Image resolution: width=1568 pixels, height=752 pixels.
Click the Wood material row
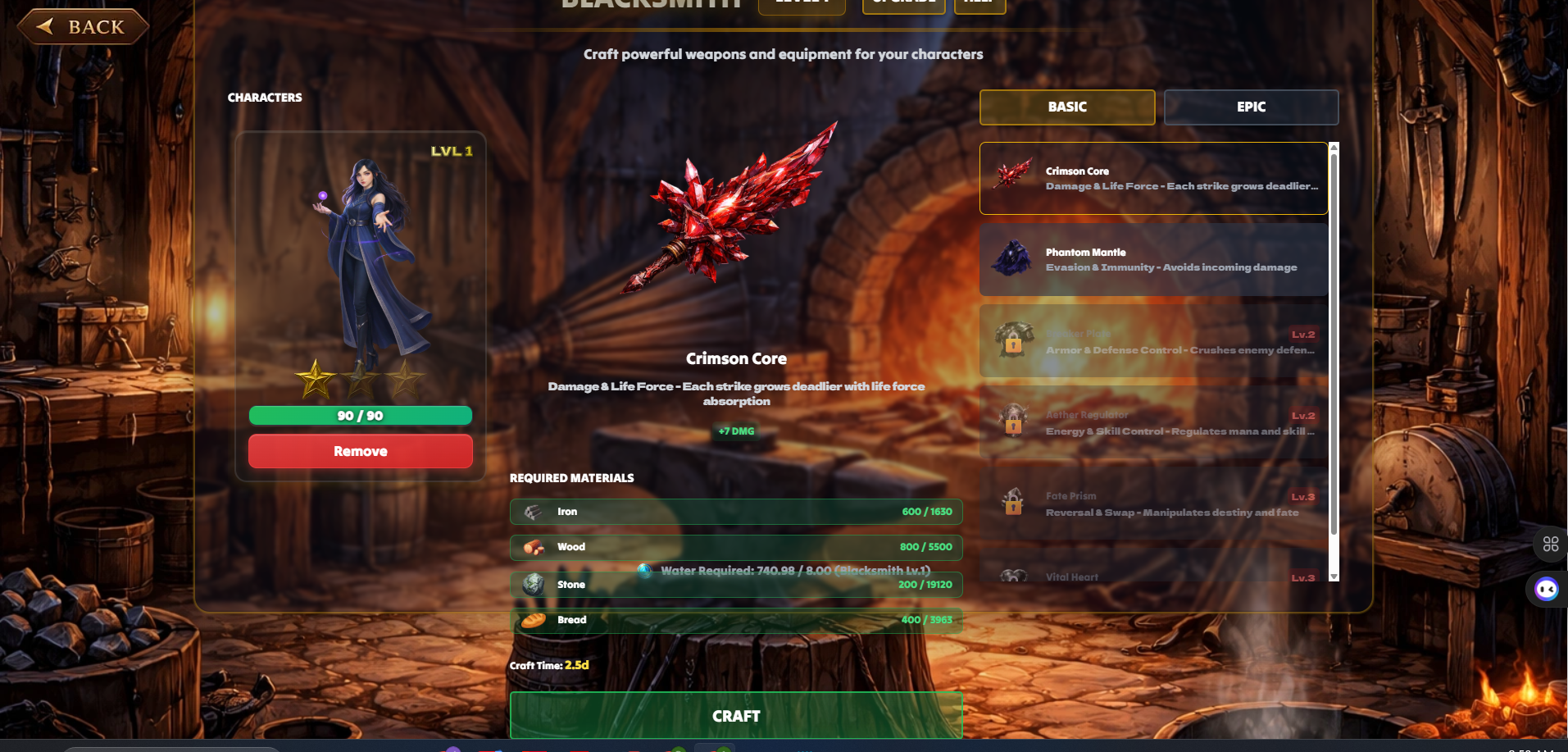[x=735, y=547]
